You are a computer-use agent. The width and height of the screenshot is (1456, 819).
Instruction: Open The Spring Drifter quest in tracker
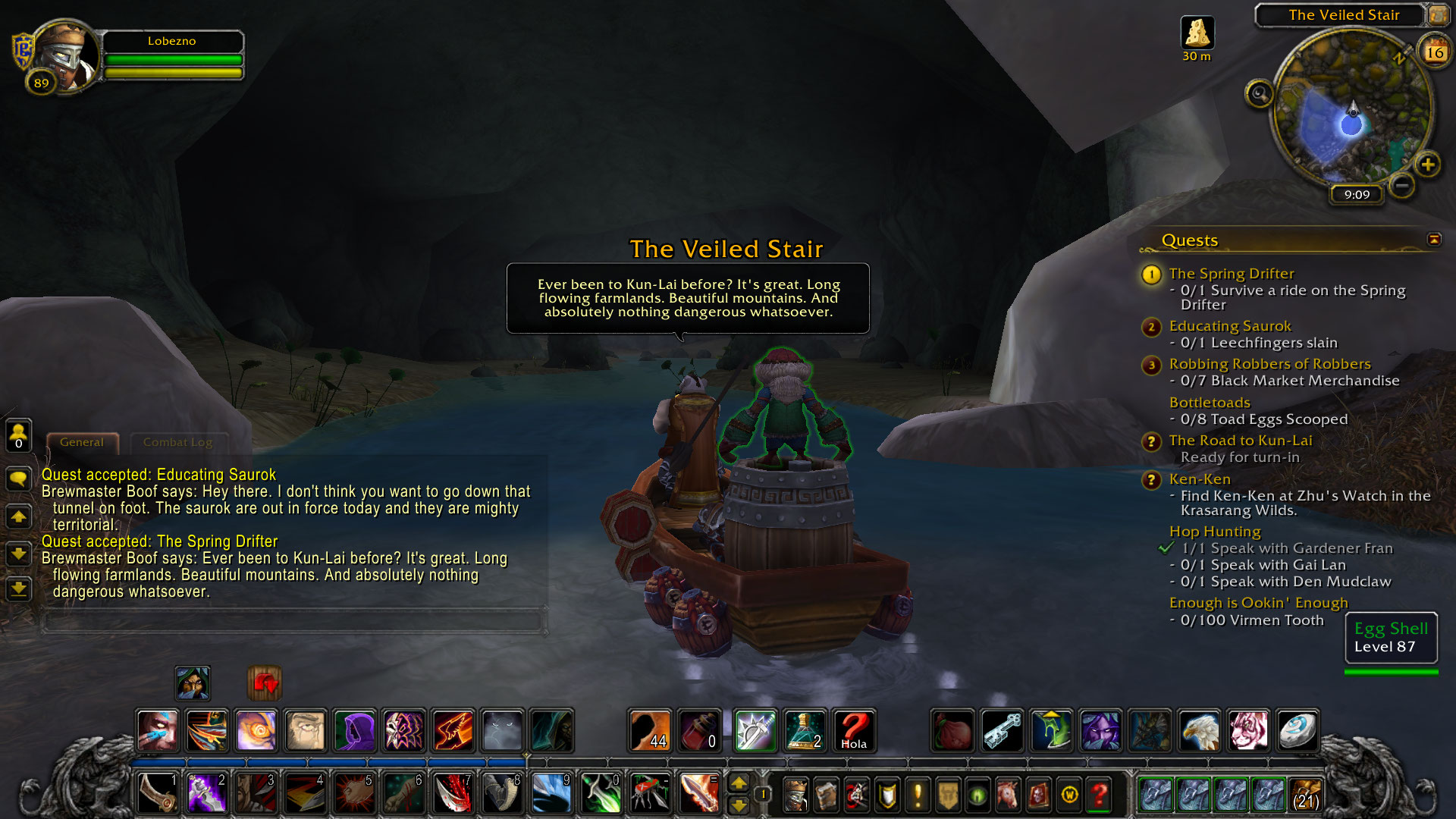pos(1231,273)
